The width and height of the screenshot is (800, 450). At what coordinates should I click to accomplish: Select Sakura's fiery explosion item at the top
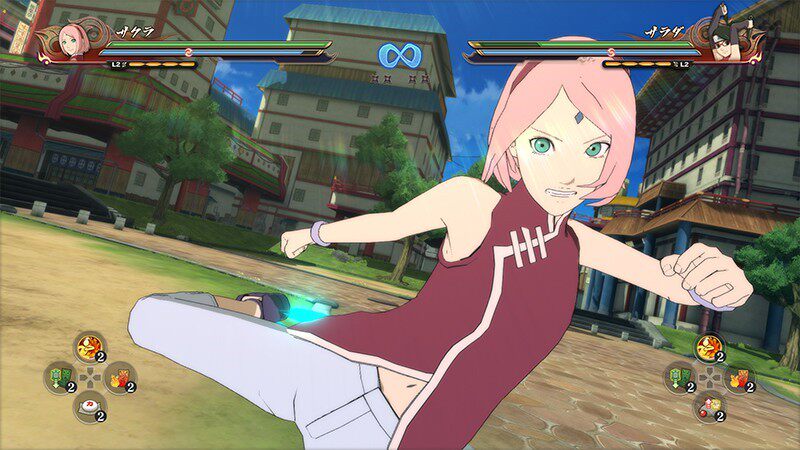pos(89,347)
